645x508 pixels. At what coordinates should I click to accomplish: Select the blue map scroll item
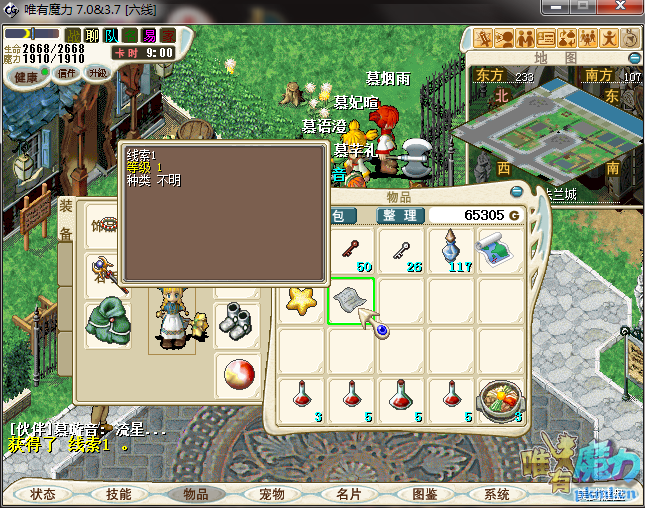[499, 250]
